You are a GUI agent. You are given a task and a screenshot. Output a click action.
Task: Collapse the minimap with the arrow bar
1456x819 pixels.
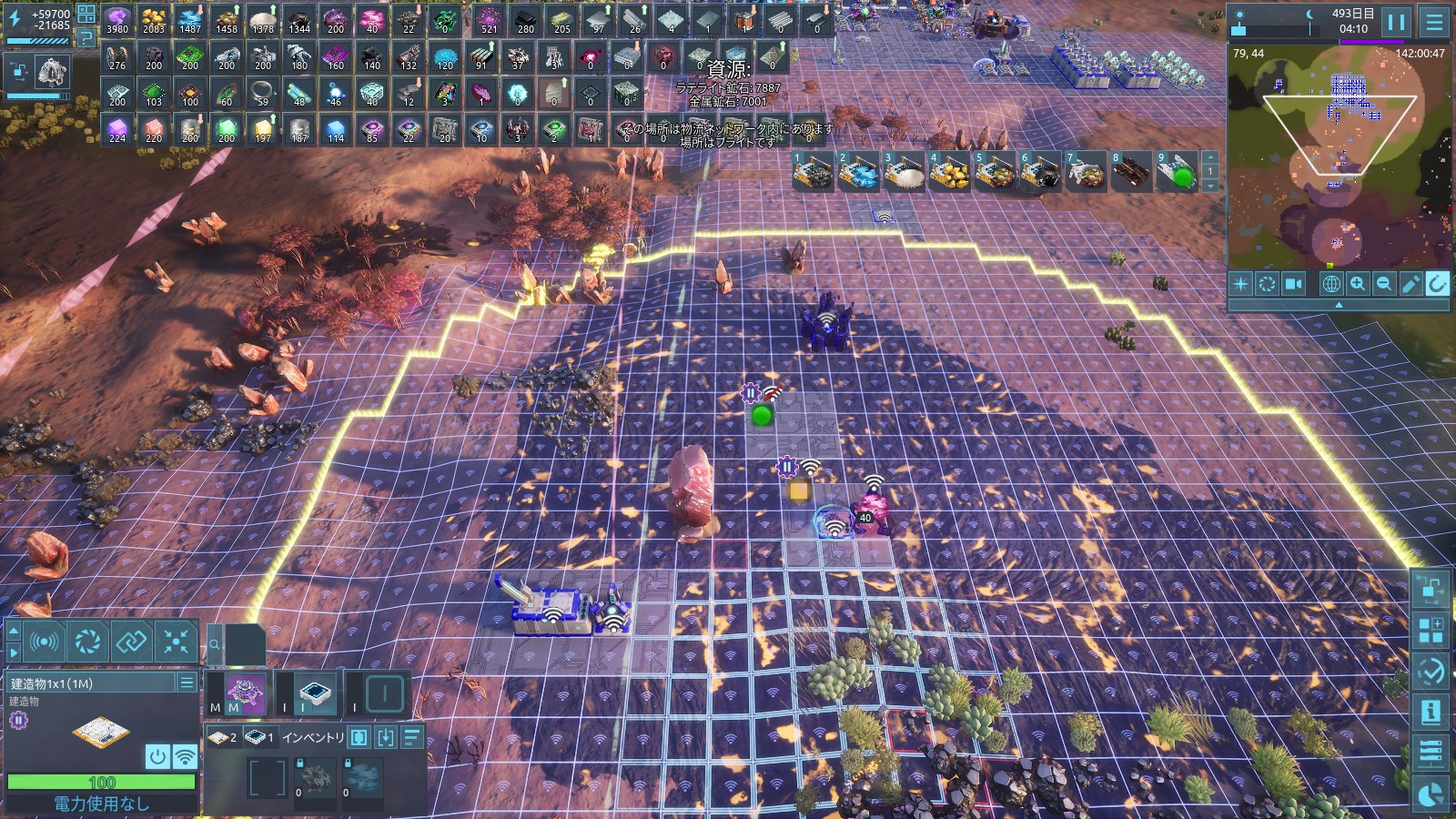pos(1339,306)
